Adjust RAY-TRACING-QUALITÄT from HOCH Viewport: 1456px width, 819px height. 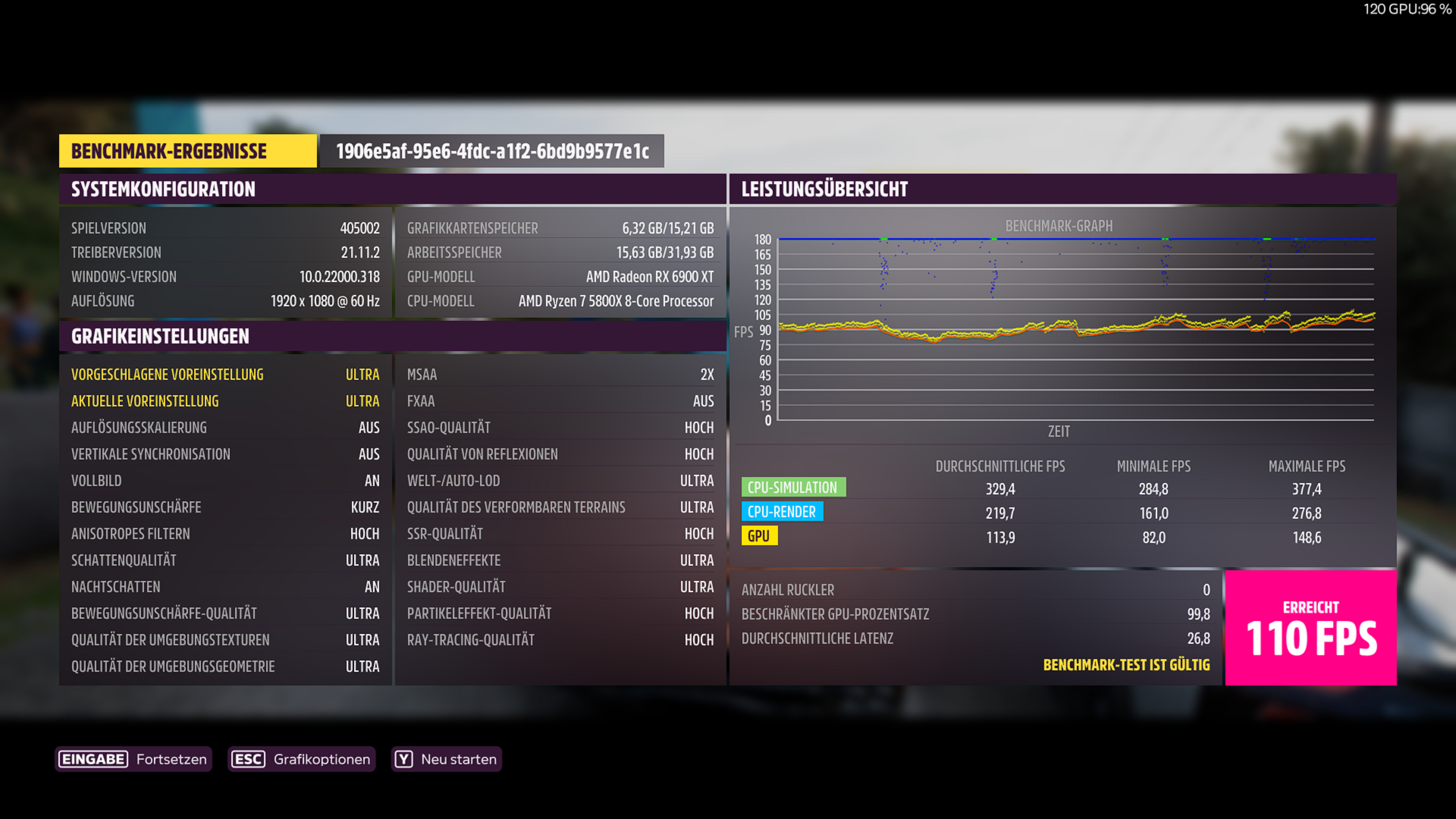coord(560,640)
